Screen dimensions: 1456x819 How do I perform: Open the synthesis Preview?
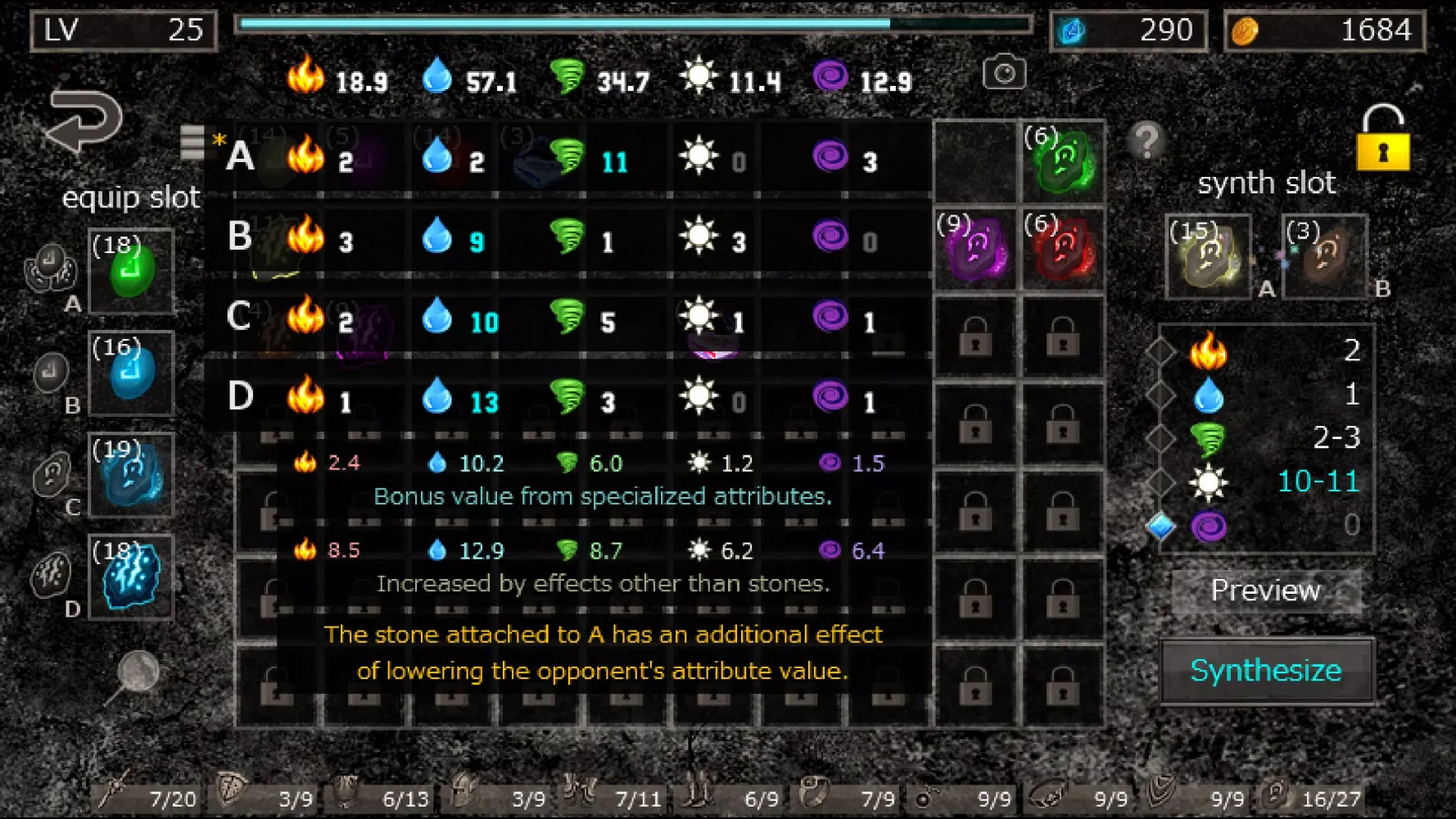tap(1266, 590)
